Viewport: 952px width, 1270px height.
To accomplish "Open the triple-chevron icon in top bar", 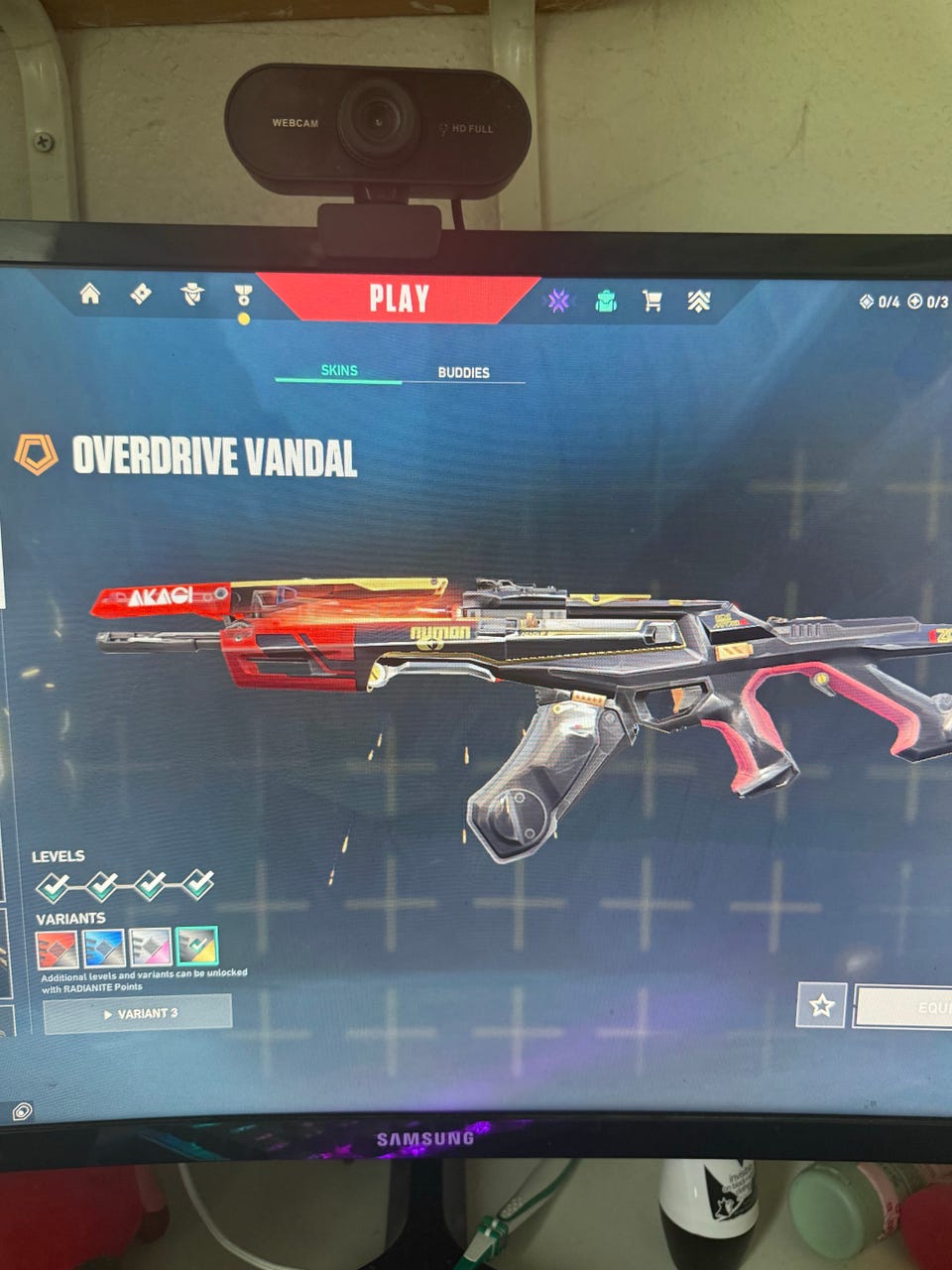I will (x=699, y=302).
